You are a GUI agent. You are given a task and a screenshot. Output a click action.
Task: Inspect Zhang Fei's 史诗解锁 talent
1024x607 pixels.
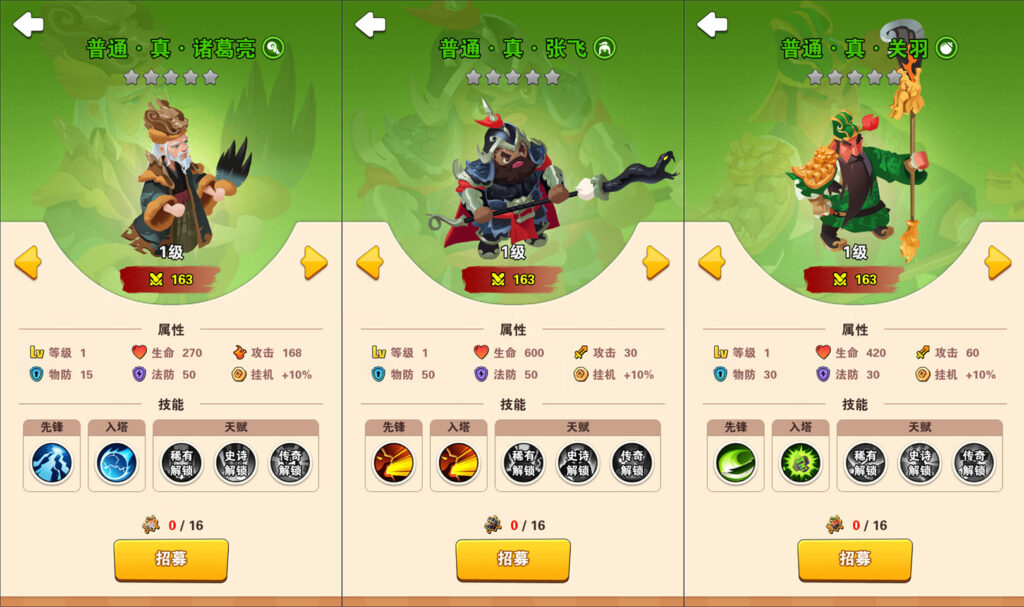tap(577, 463)
